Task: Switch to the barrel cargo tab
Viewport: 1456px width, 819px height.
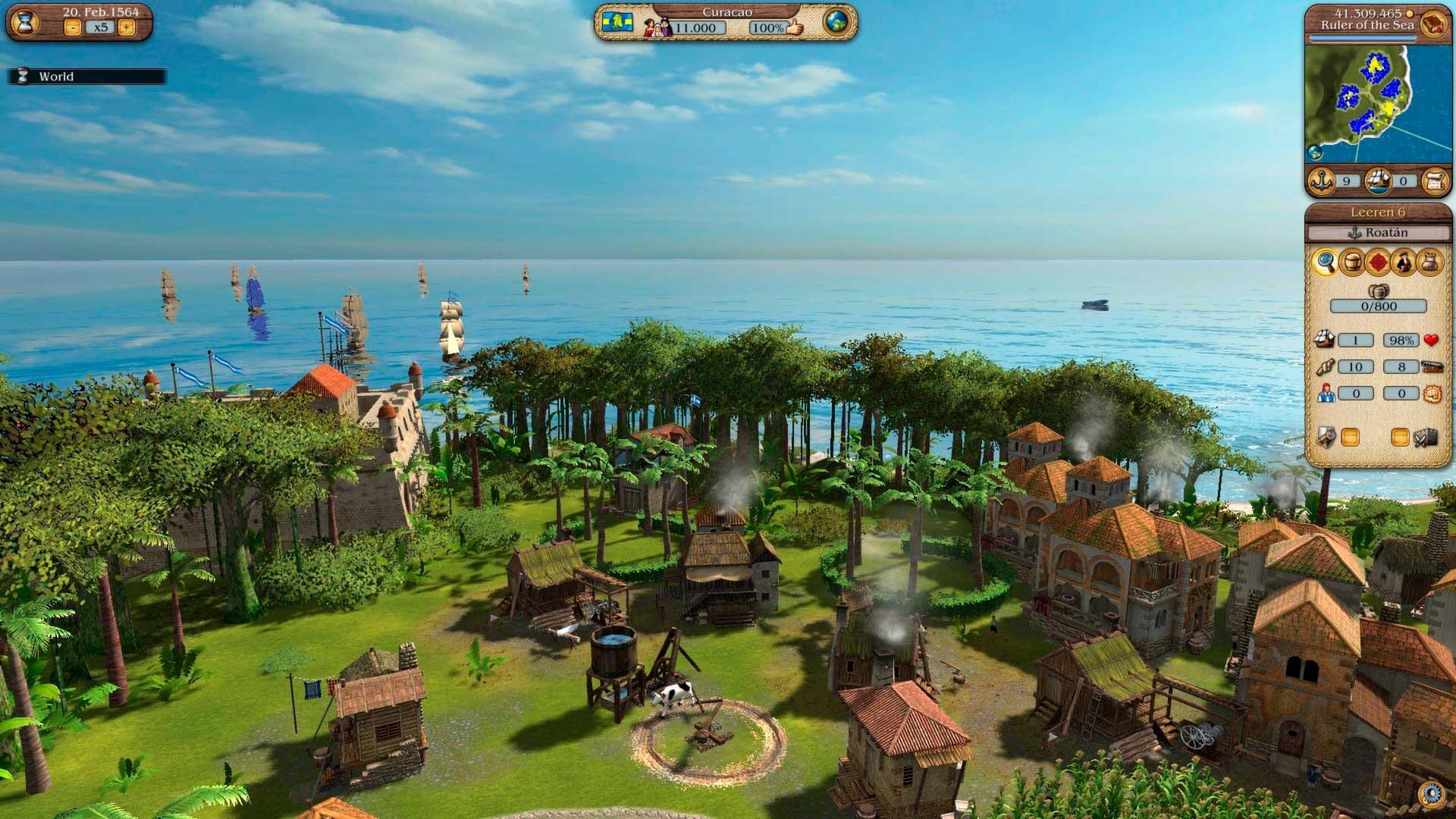Action: [1352, 262]
